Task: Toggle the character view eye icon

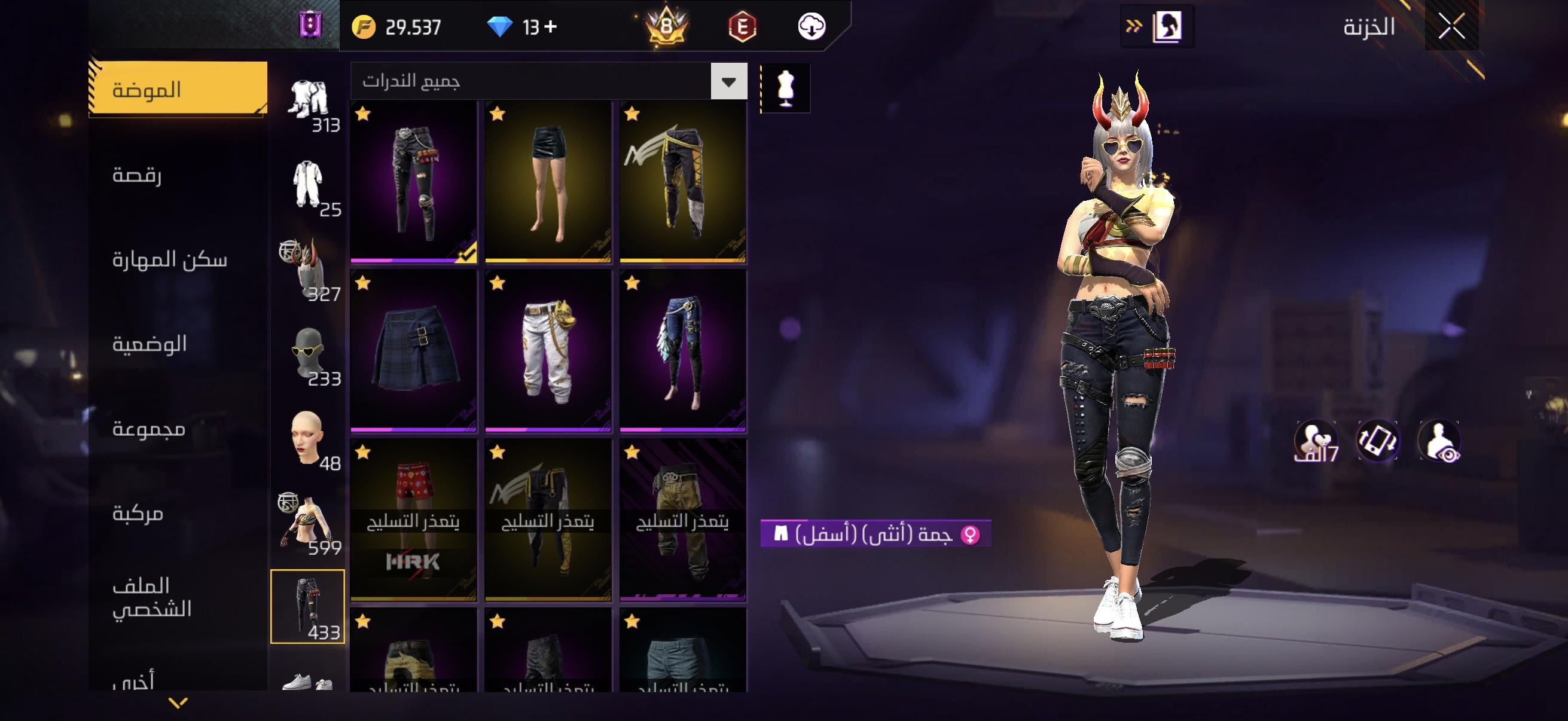Action: [1439, 441]
